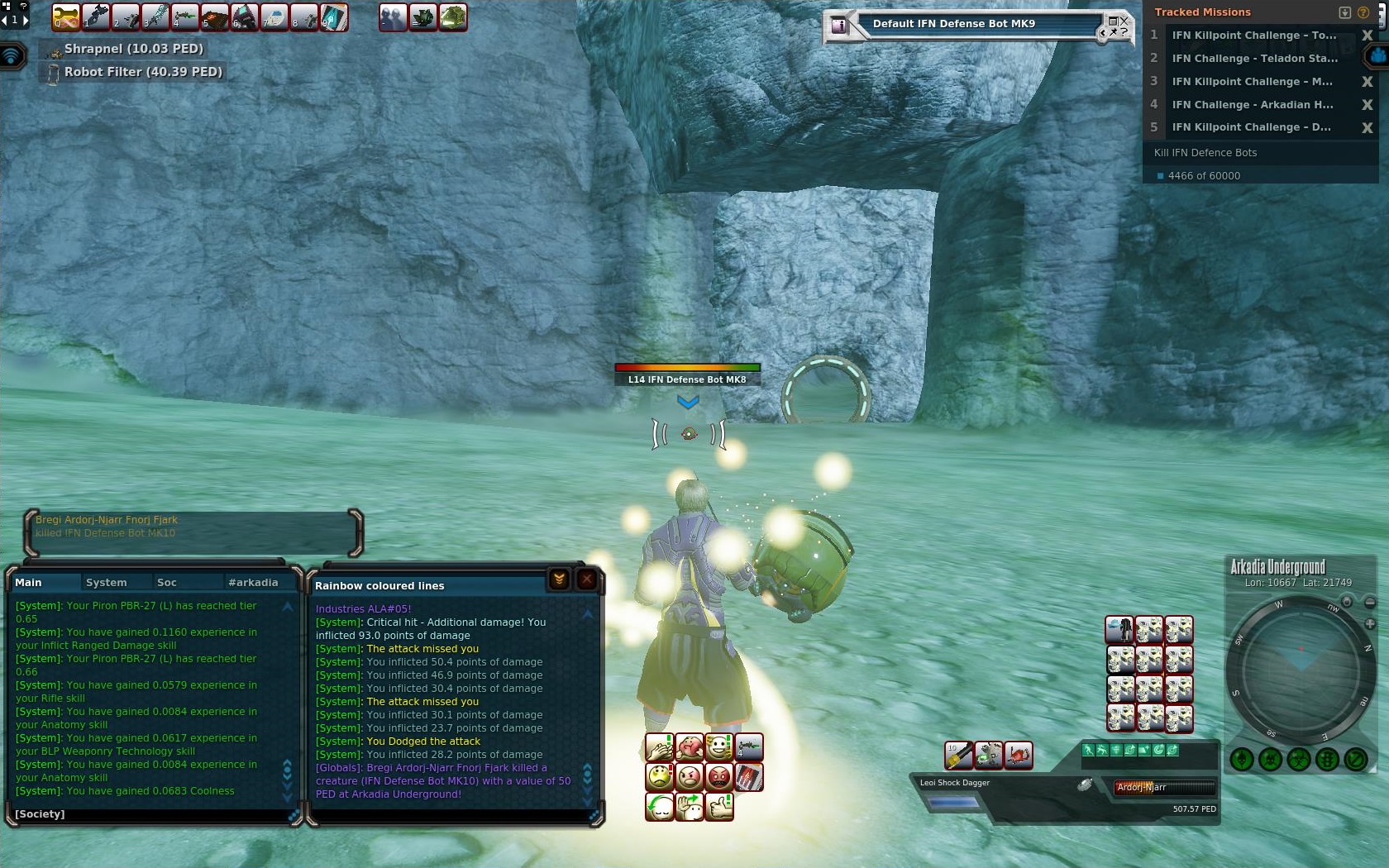Open info icon on Defense Bot MK9 panel
1389x868 pixels.
click(x=840, y=26)
